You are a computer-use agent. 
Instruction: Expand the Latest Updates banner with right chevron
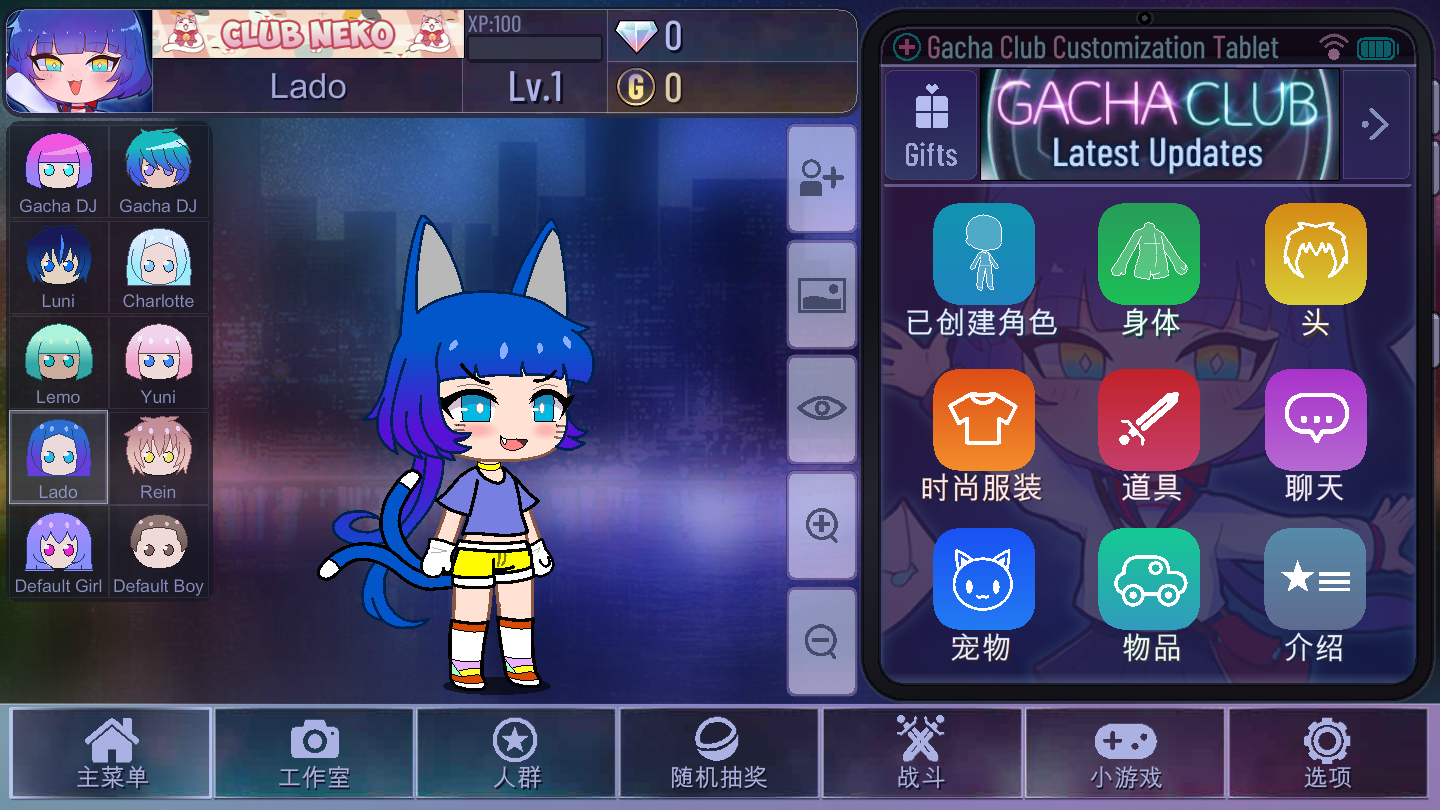(1376, 124)
